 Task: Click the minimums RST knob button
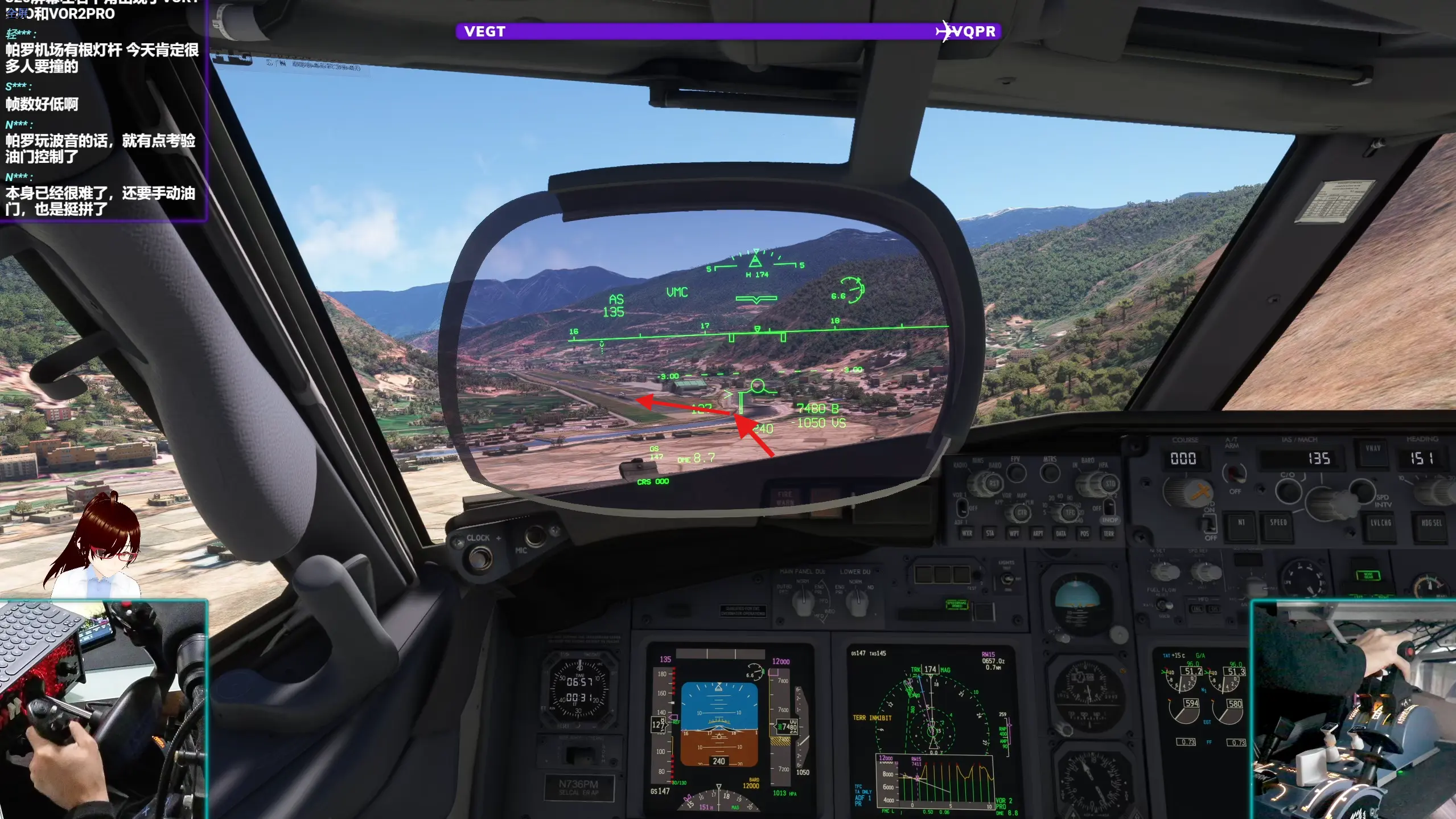pyautogui.click(x=993, y=484)
